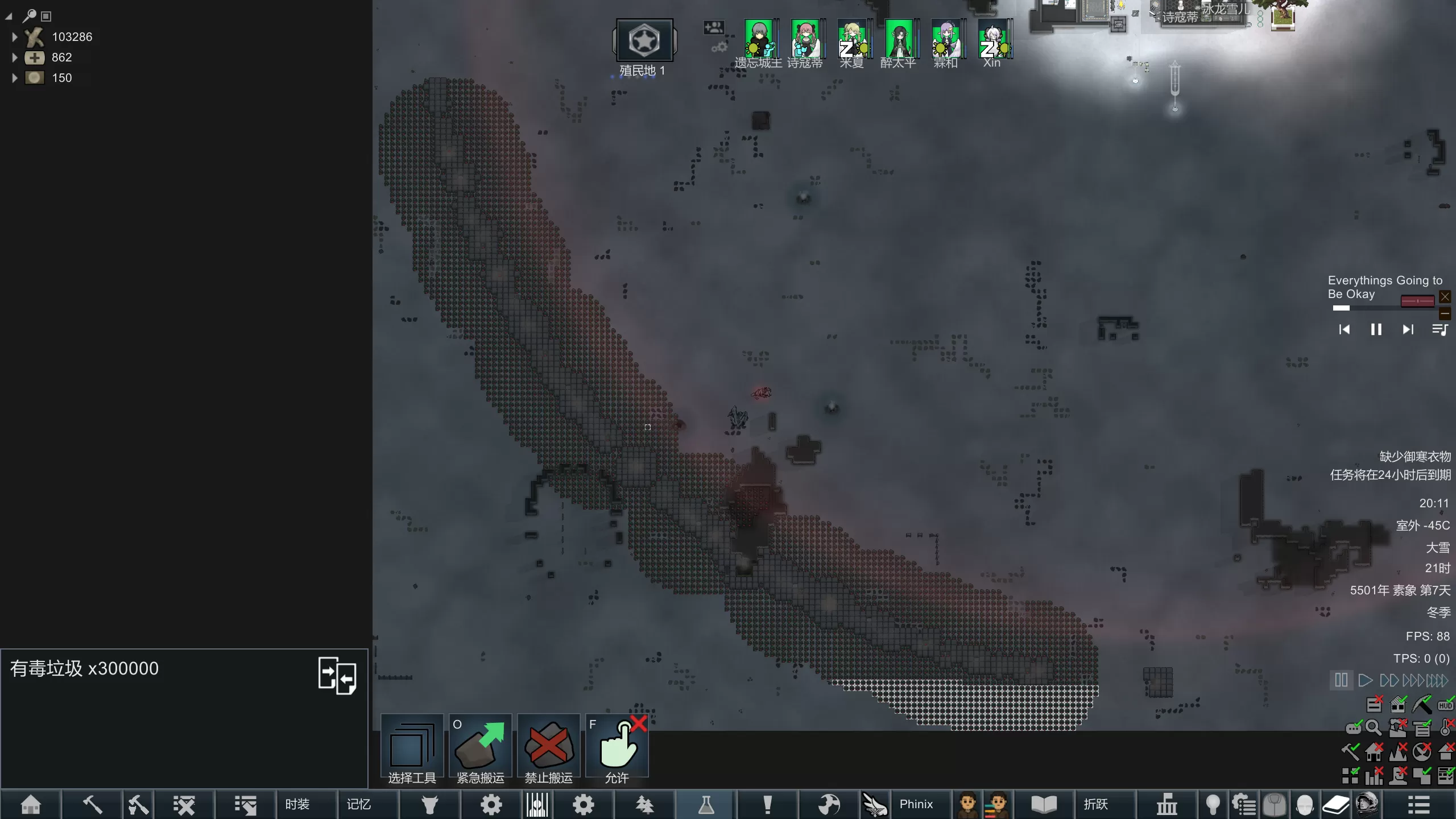Expand the 862 medicine resource row

point(15,57)
